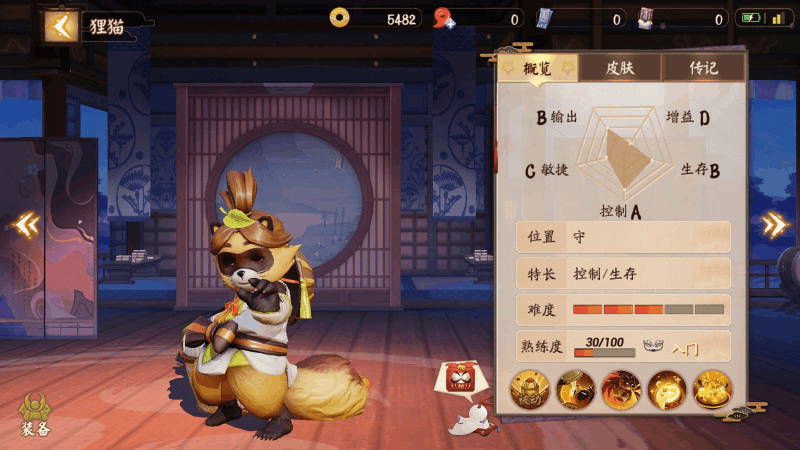Tap the daruma doll speech bubble
This screenshot has height=450, width=800.
(x=461, y=378)
